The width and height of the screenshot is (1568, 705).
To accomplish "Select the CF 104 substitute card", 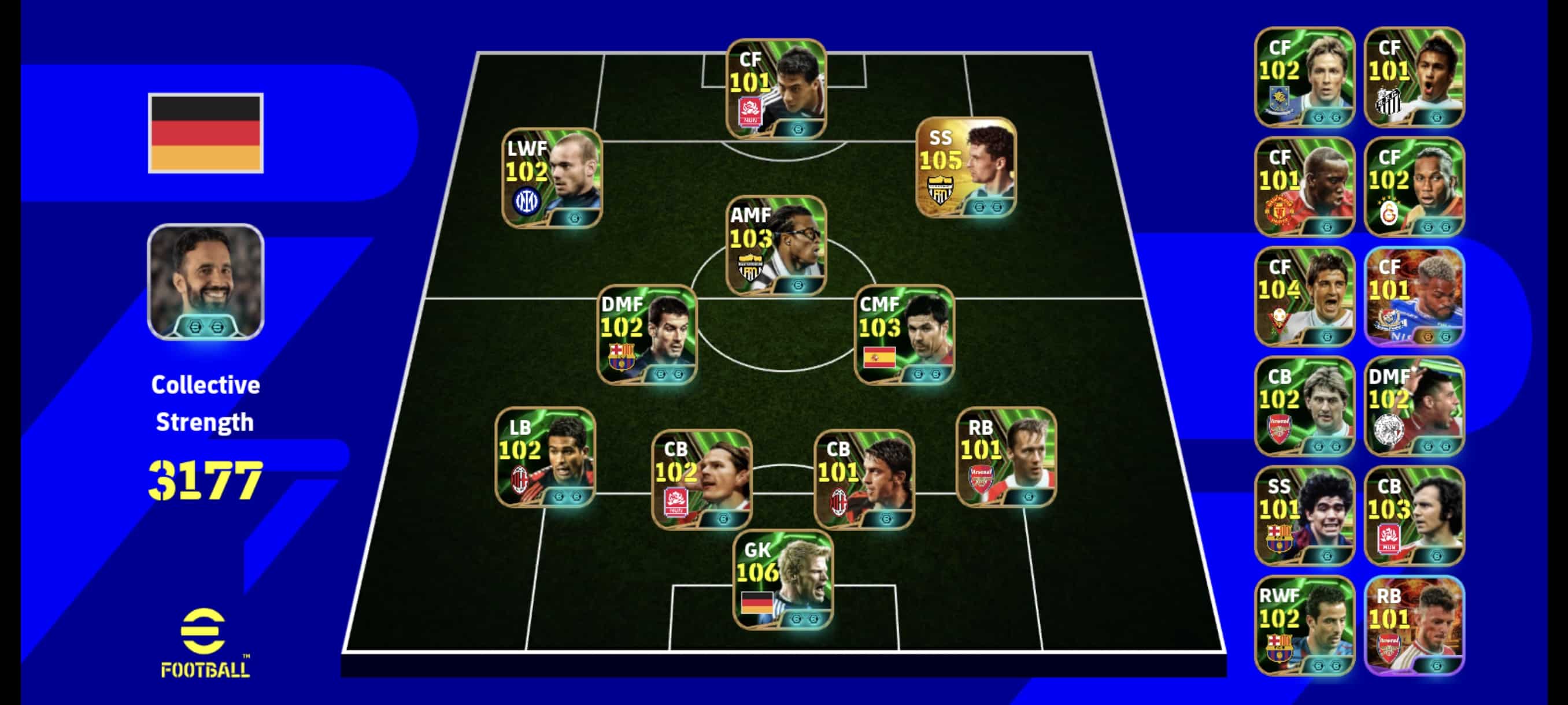I will click(1304, 296).
